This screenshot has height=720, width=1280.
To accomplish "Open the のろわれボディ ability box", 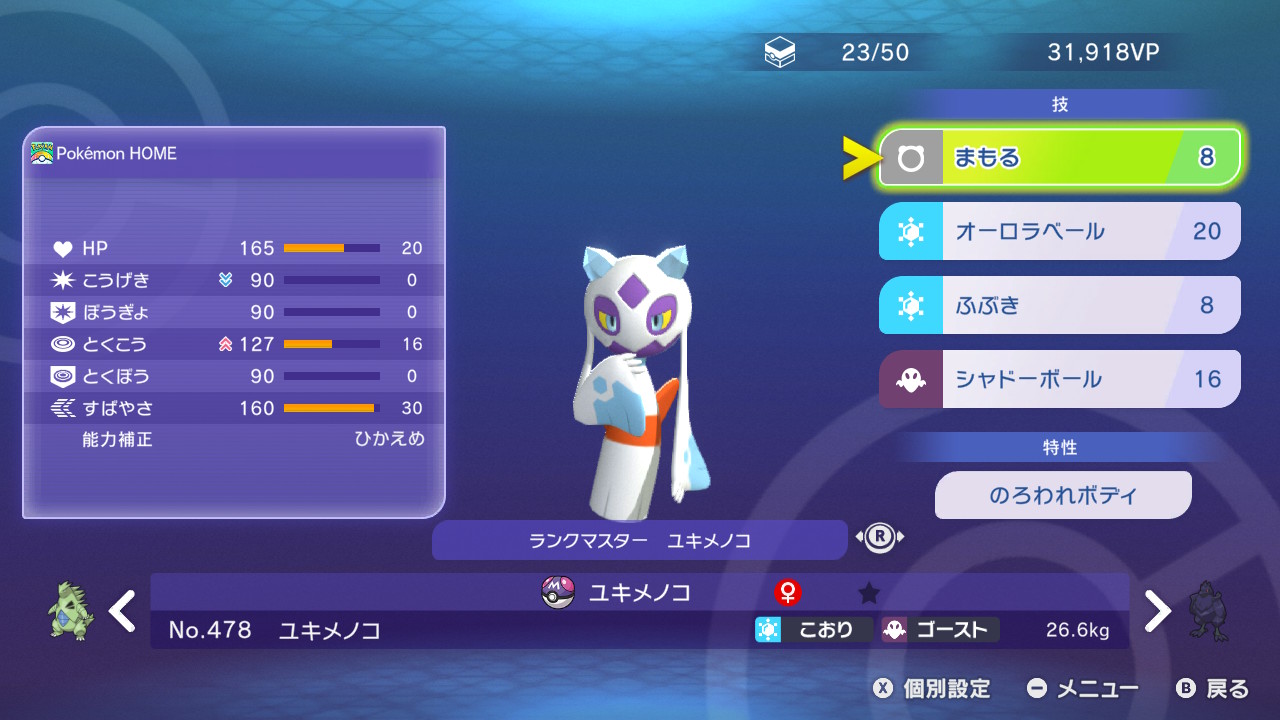I will click(x=1063, y=496).
